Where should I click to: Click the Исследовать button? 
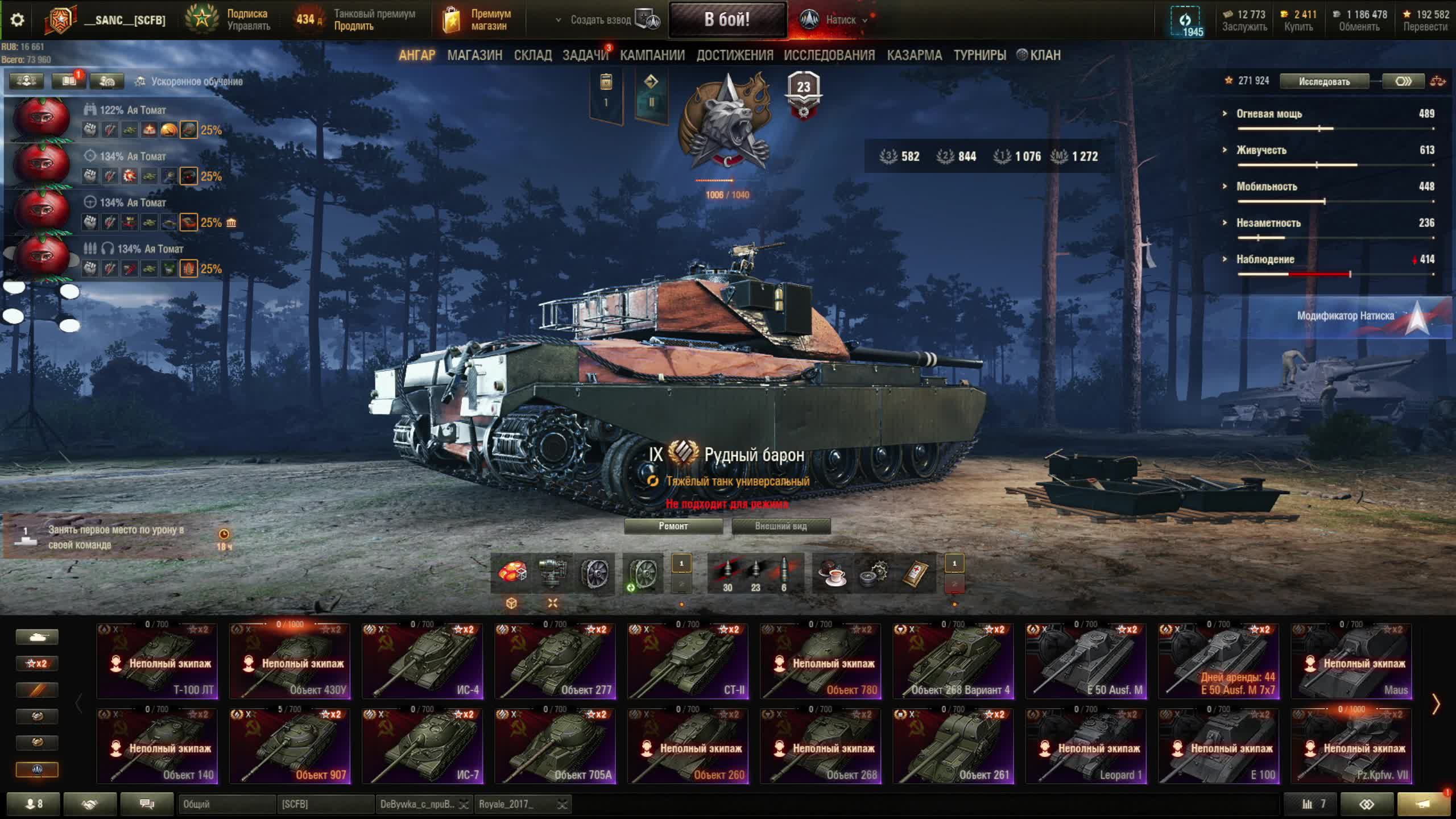click(x=1323, y=81)
